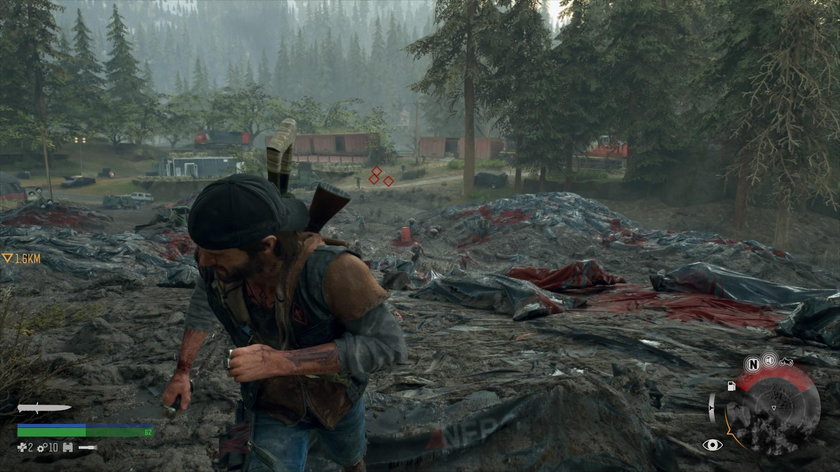840x472 pixels.
Task: Select the knife melee weapon icon
Action: pyautogui.click(x=44, y=408)
